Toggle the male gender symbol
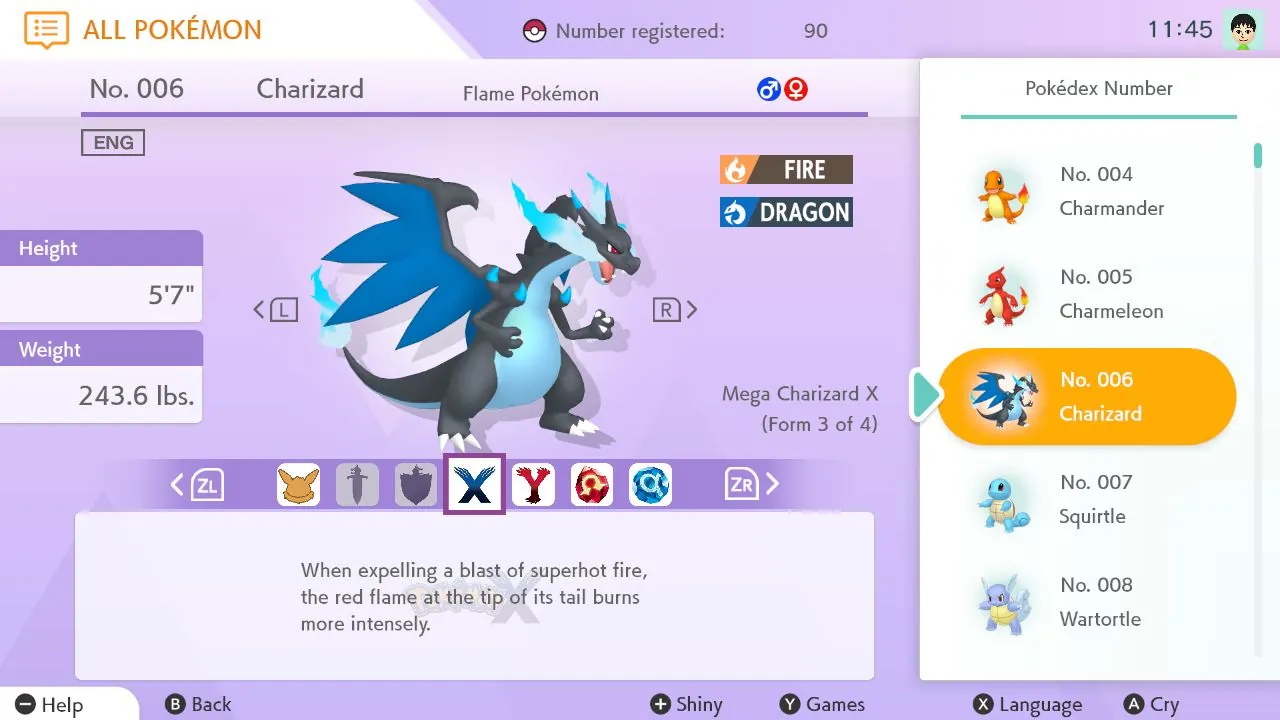Image resolution: width=1280 pixels, height=720 pixels. [768, 88]
